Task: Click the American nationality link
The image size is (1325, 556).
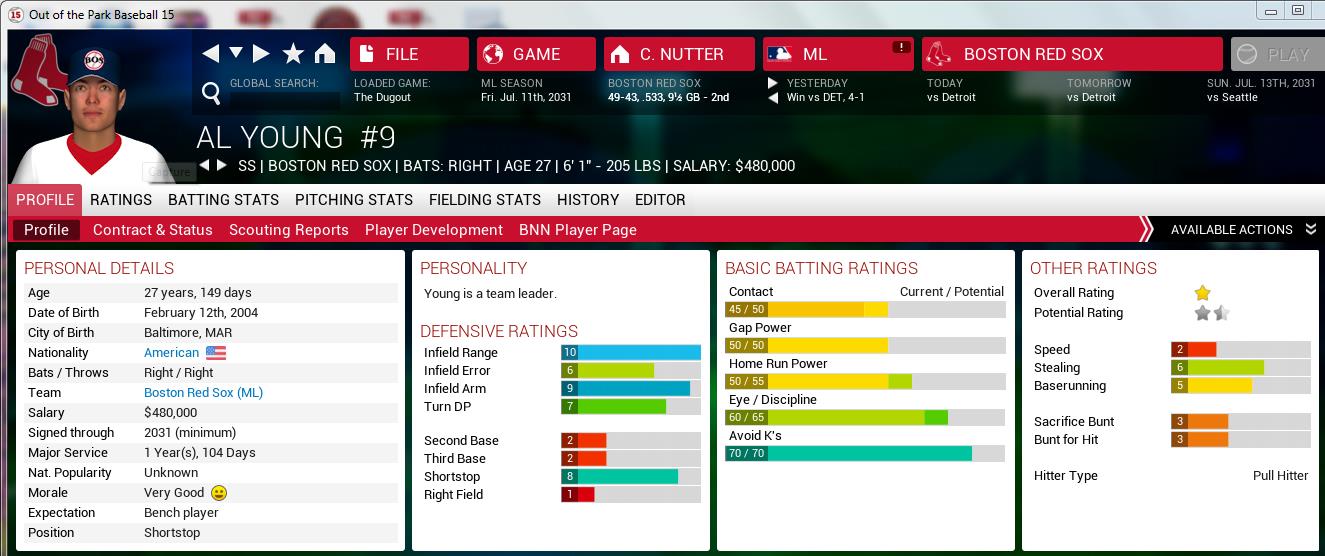Action: tap(171, 353)
